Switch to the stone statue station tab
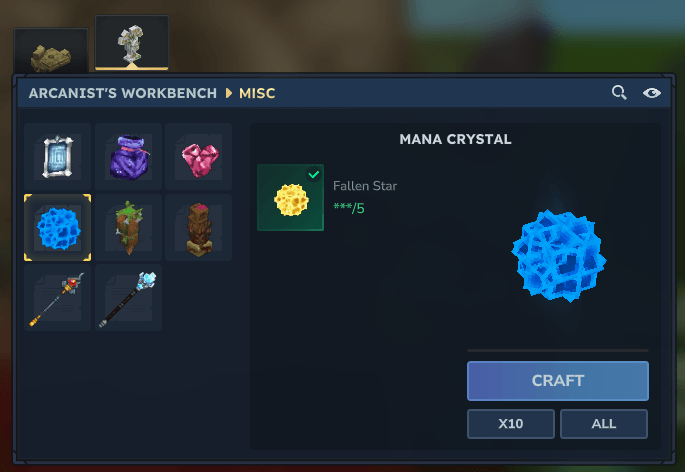The width and height of the screenshot is (685, 472). (x=131, y=44)
